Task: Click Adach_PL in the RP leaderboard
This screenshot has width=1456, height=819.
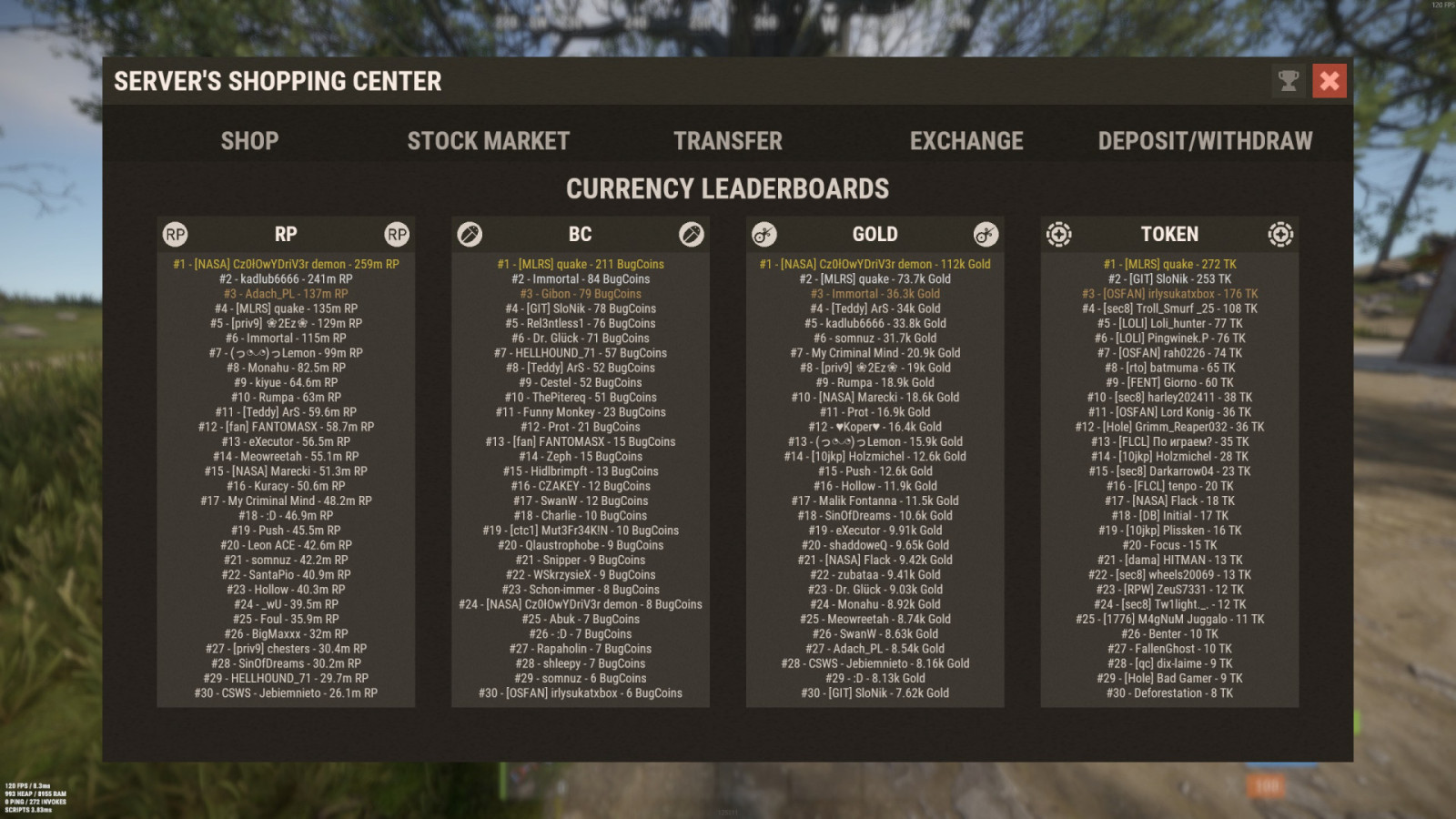Action: click(288, 293)
